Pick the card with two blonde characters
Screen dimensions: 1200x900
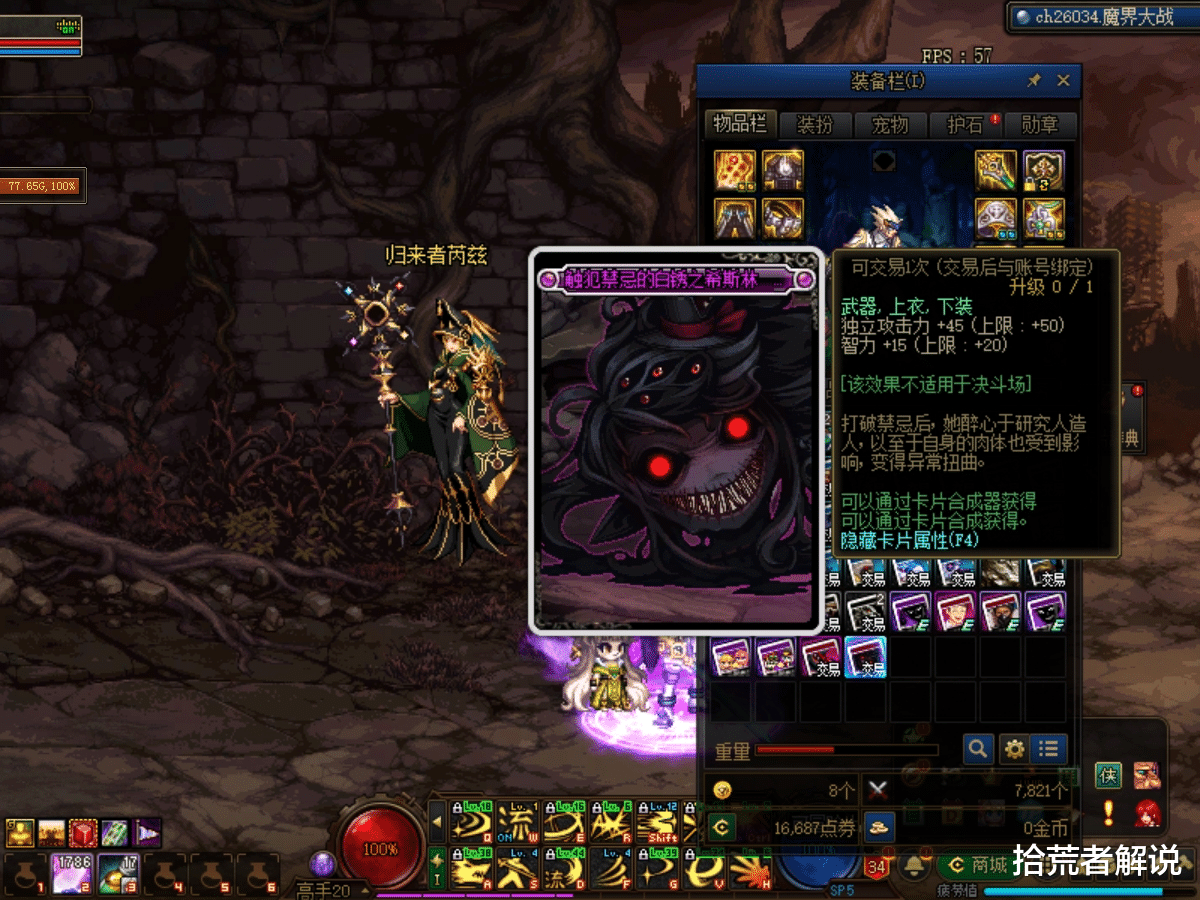(x=731, y=657)
